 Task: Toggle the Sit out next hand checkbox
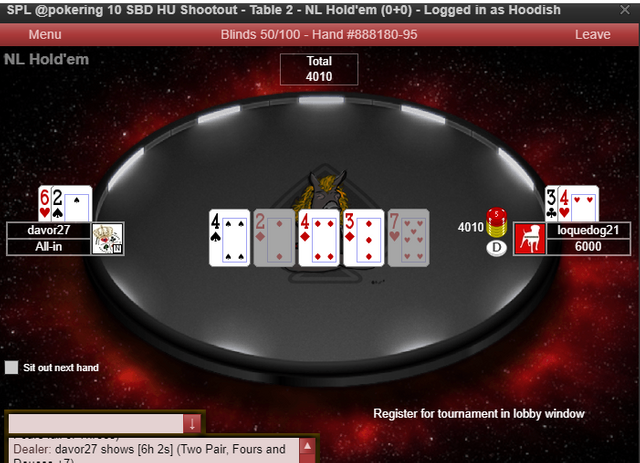point(11,368)
